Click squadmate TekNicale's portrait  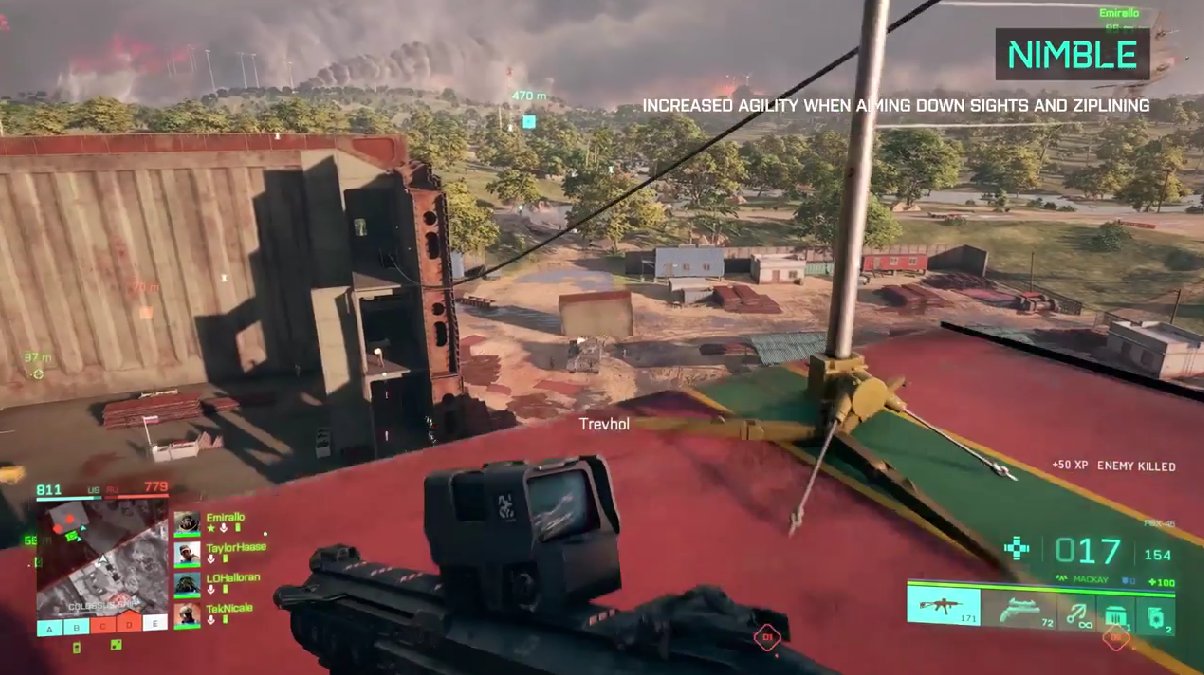186,614
